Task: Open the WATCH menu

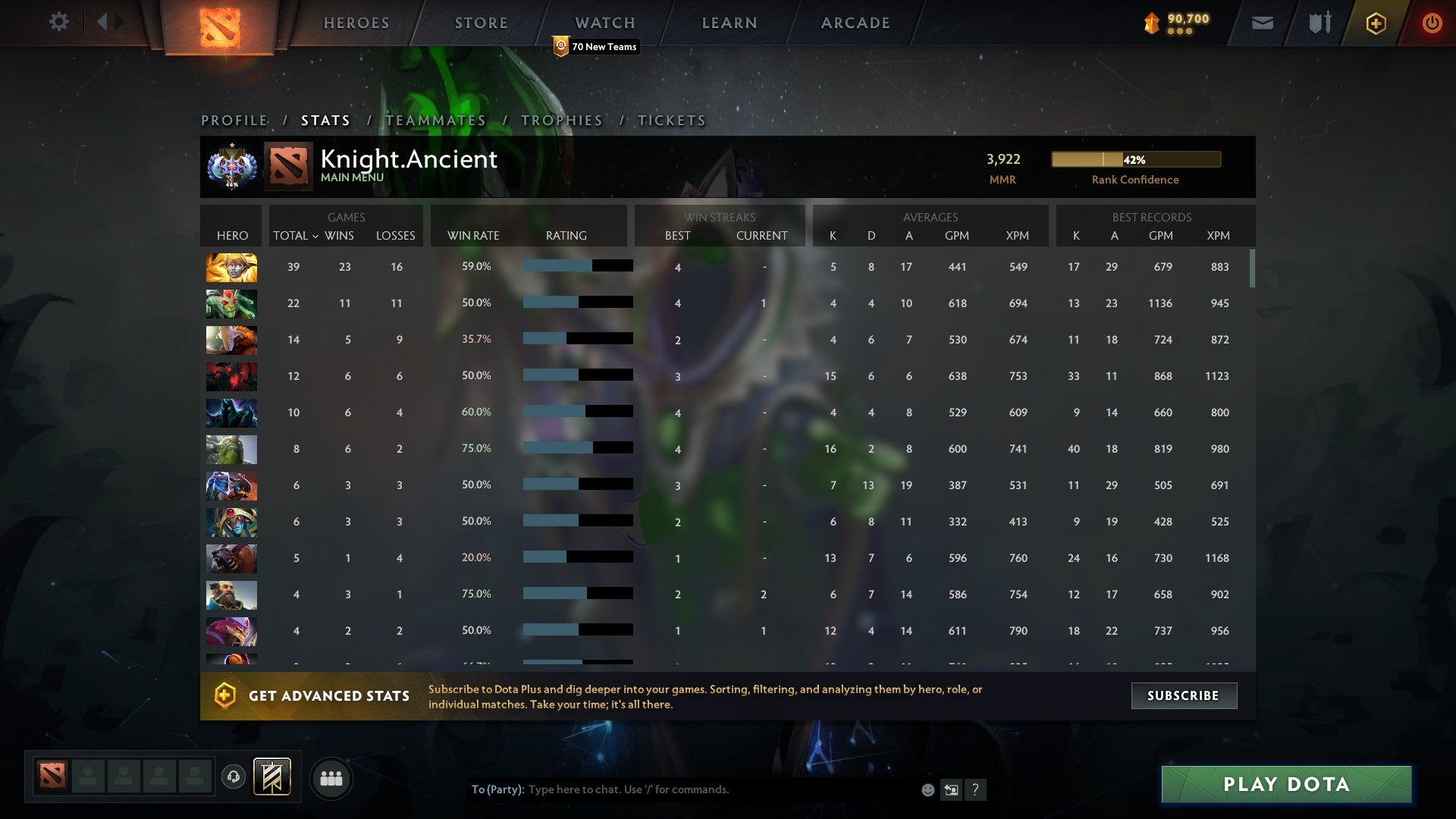Action: click(604, 23)
